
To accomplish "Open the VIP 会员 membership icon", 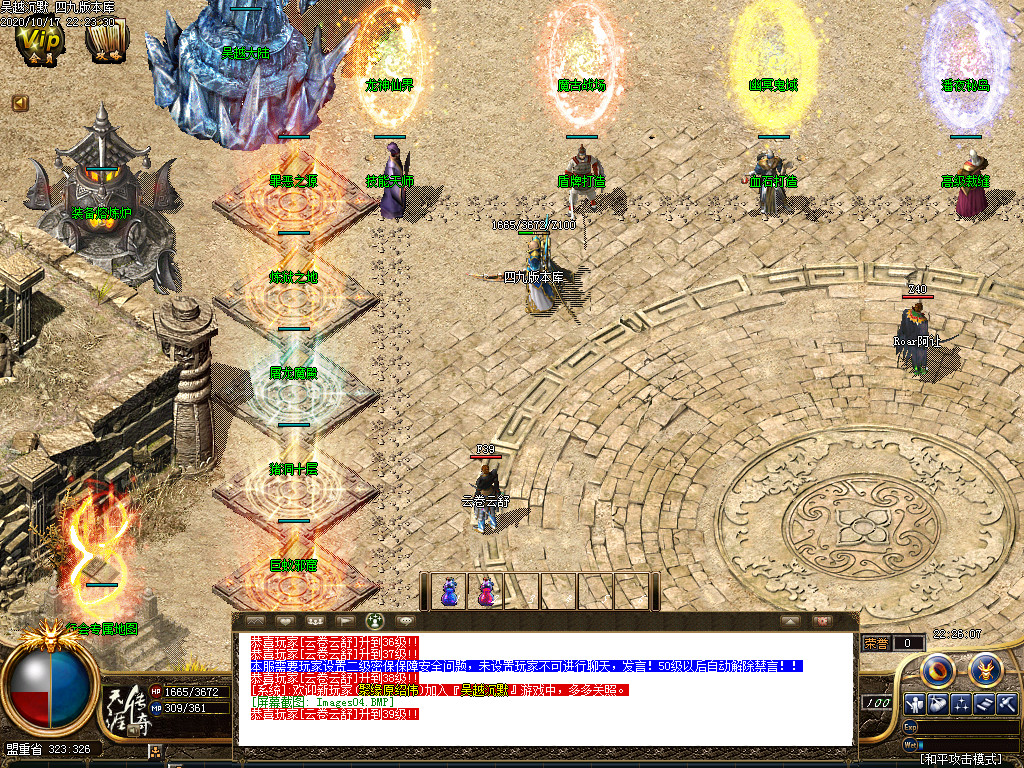I will 41,42.
